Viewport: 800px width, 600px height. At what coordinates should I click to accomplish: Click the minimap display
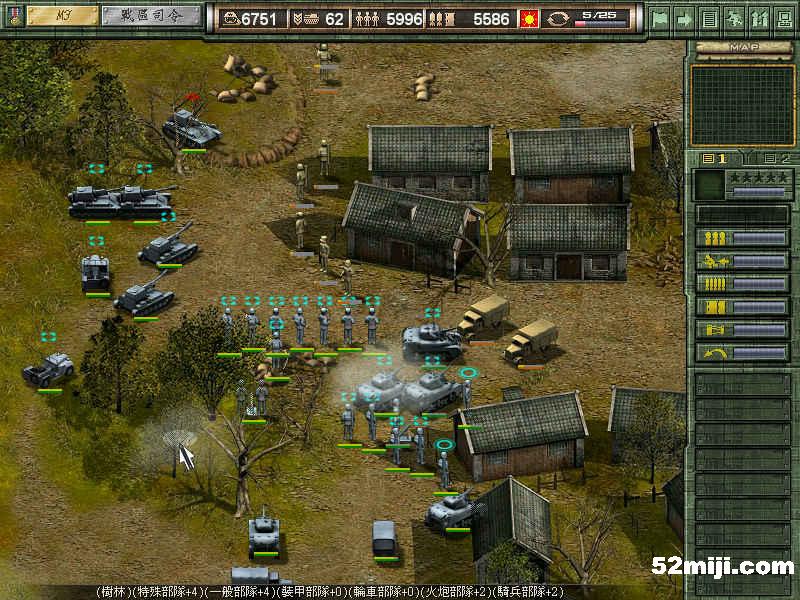pyautogui.click(x=742, y=105)
